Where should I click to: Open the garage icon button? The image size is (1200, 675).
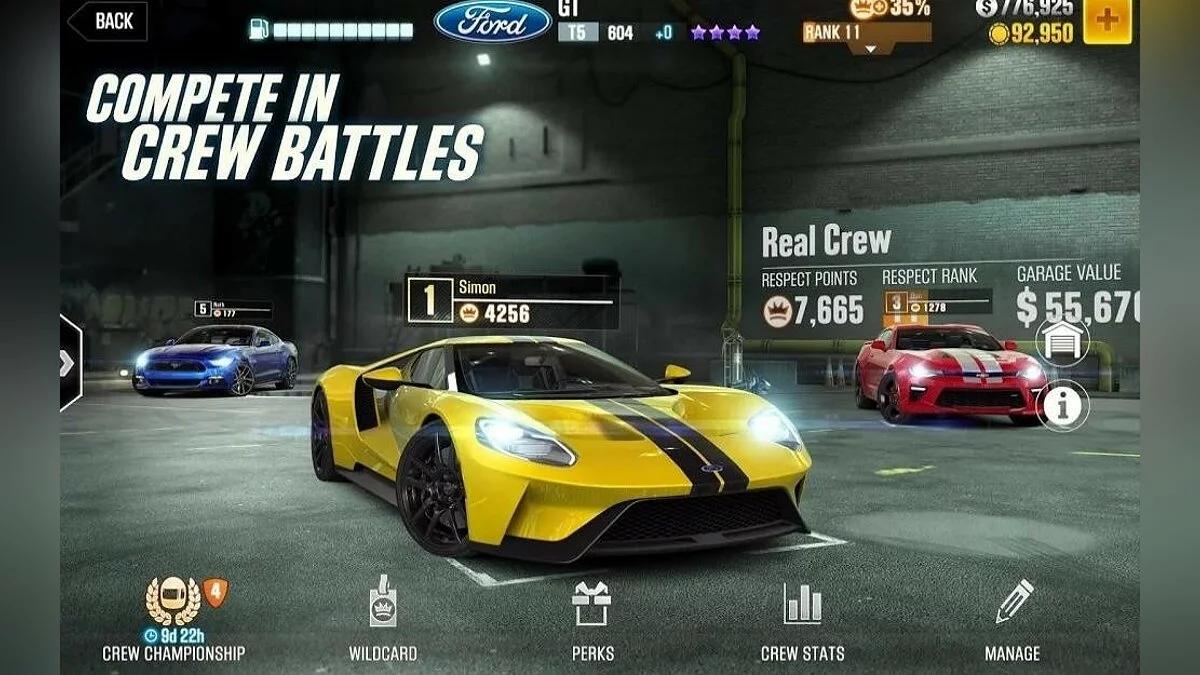(x=1062, y=341)
